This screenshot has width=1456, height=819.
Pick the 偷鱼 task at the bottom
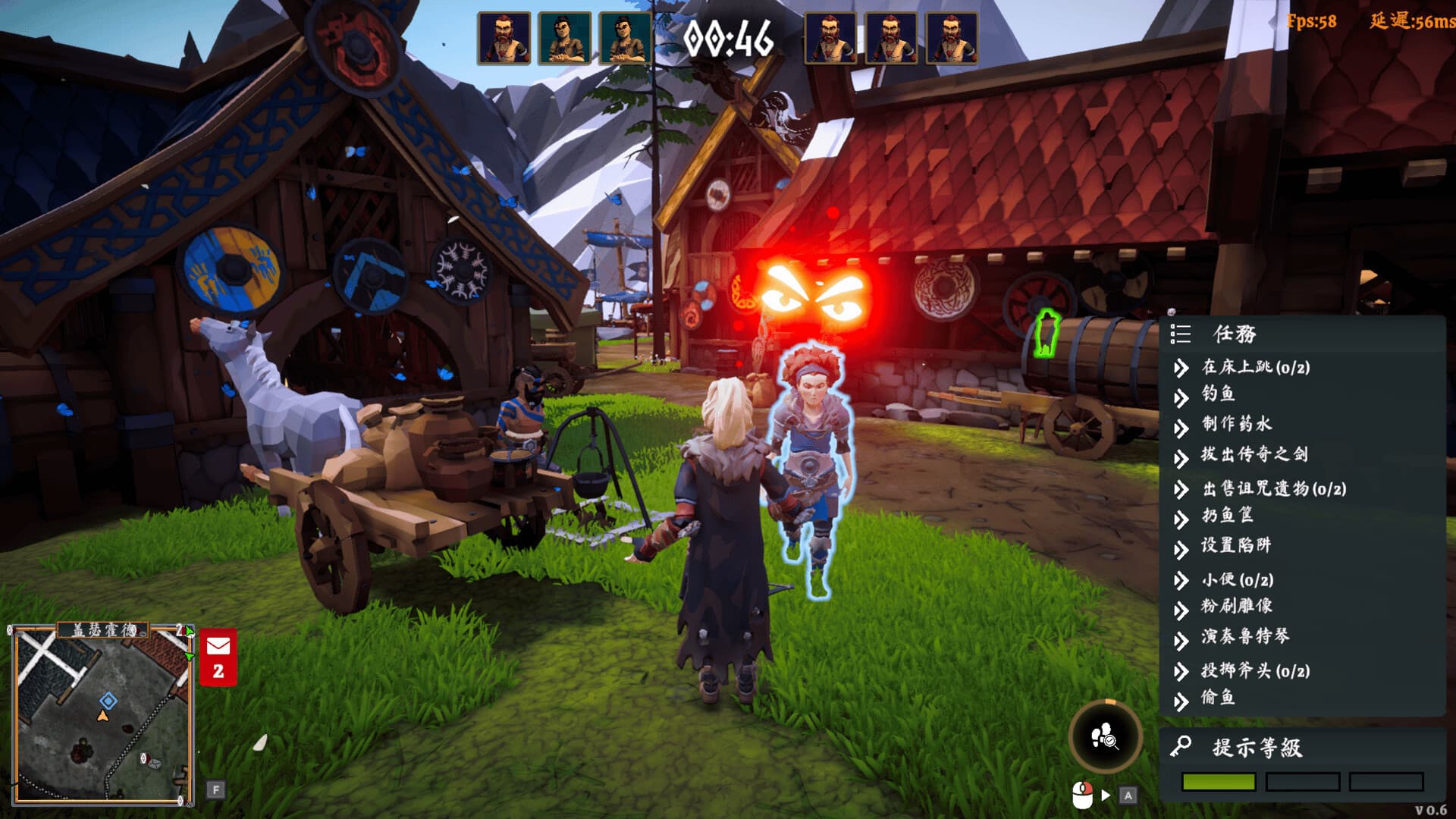coord(1218,698)
